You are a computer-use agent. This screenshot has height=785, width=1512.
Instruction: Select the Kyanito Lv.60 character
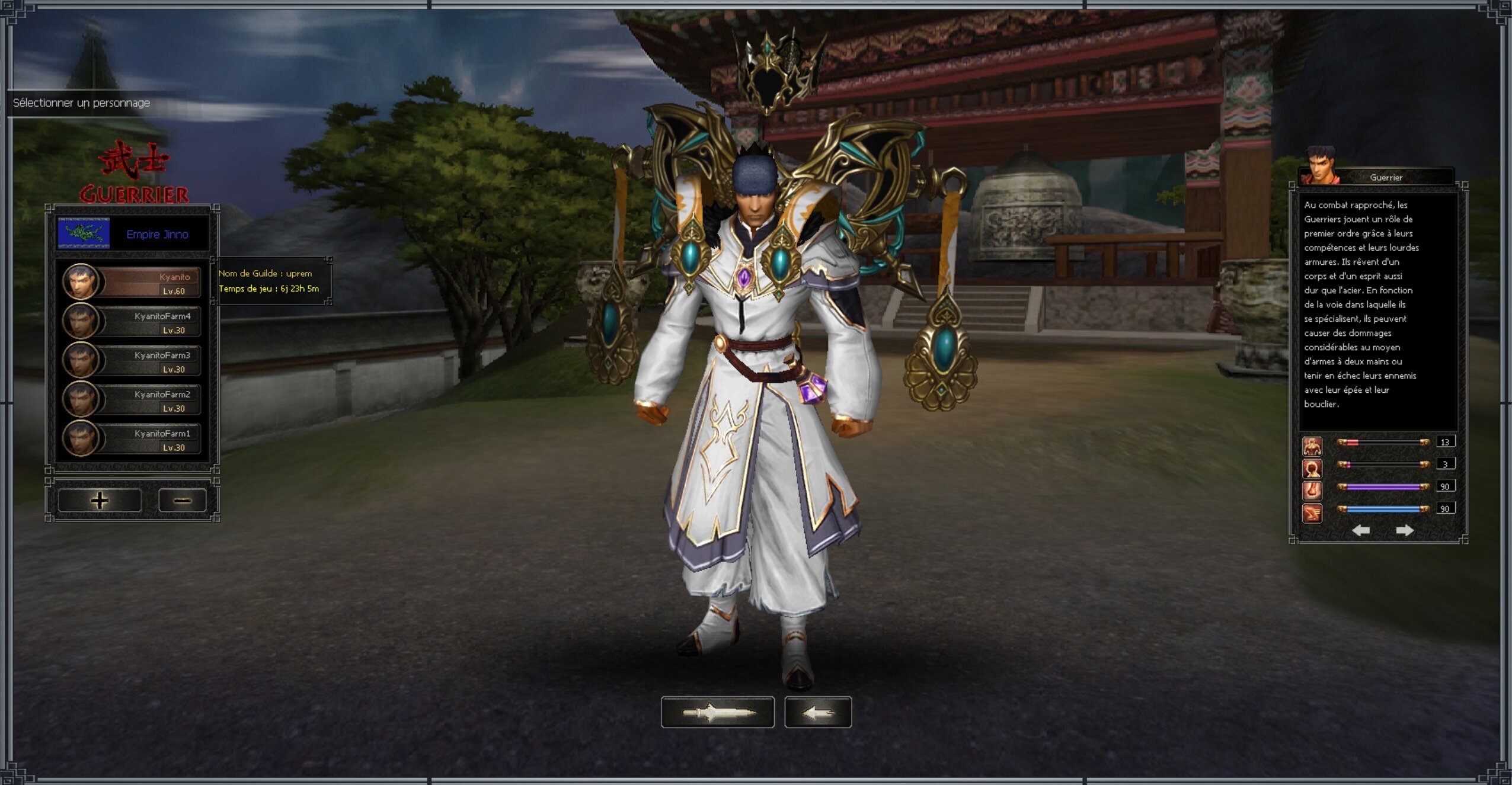(x=132, y=282)
